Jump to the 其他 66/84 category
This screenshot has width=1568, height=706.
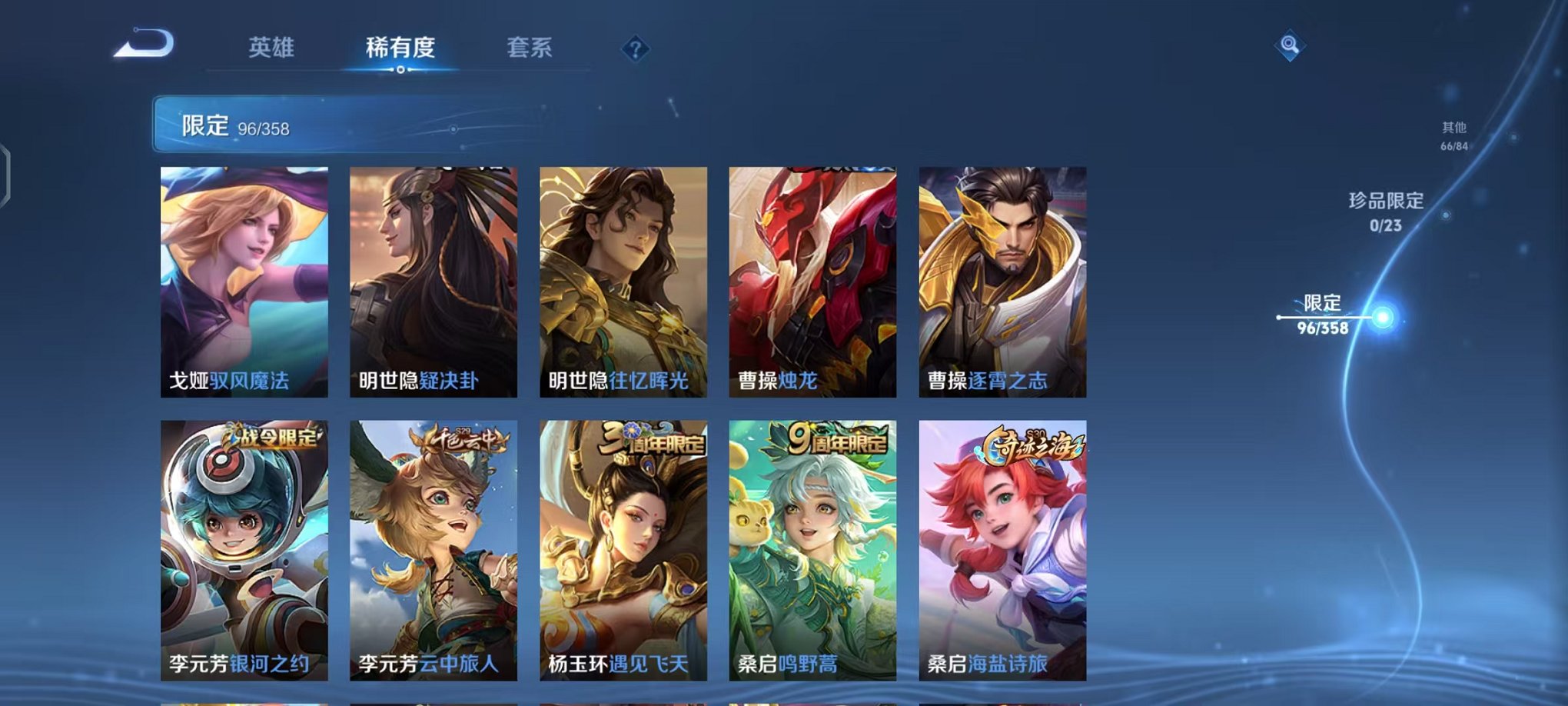(1455, 137)
